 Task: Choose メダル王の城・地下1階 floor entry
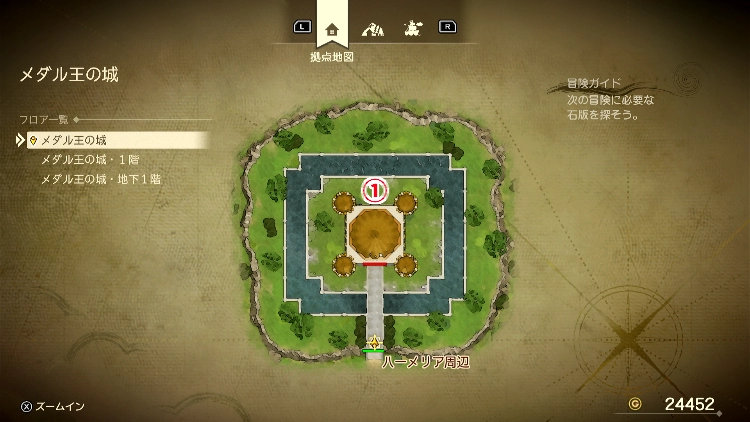pyautogui.click(x=100, y=180)
